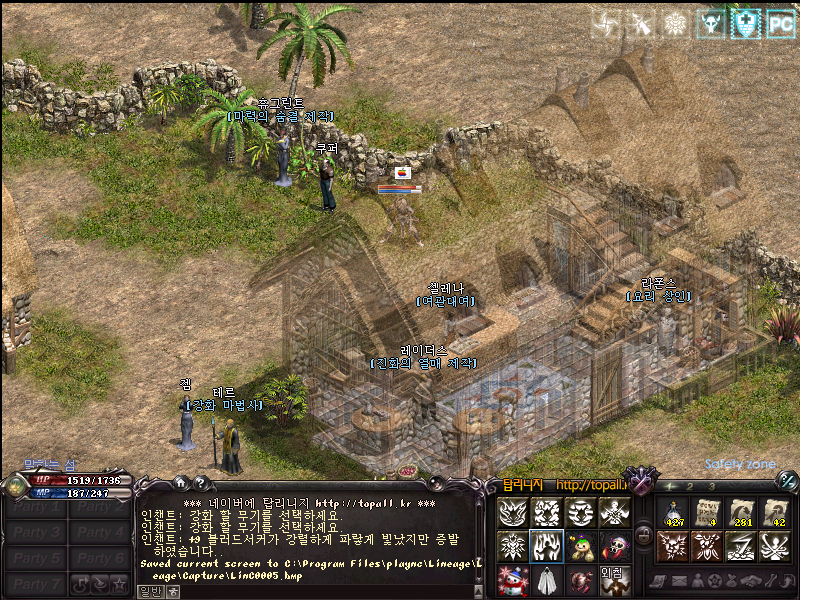819x600 pixels.
Task: Click the Party 1 slot
Action: [37, 508]
